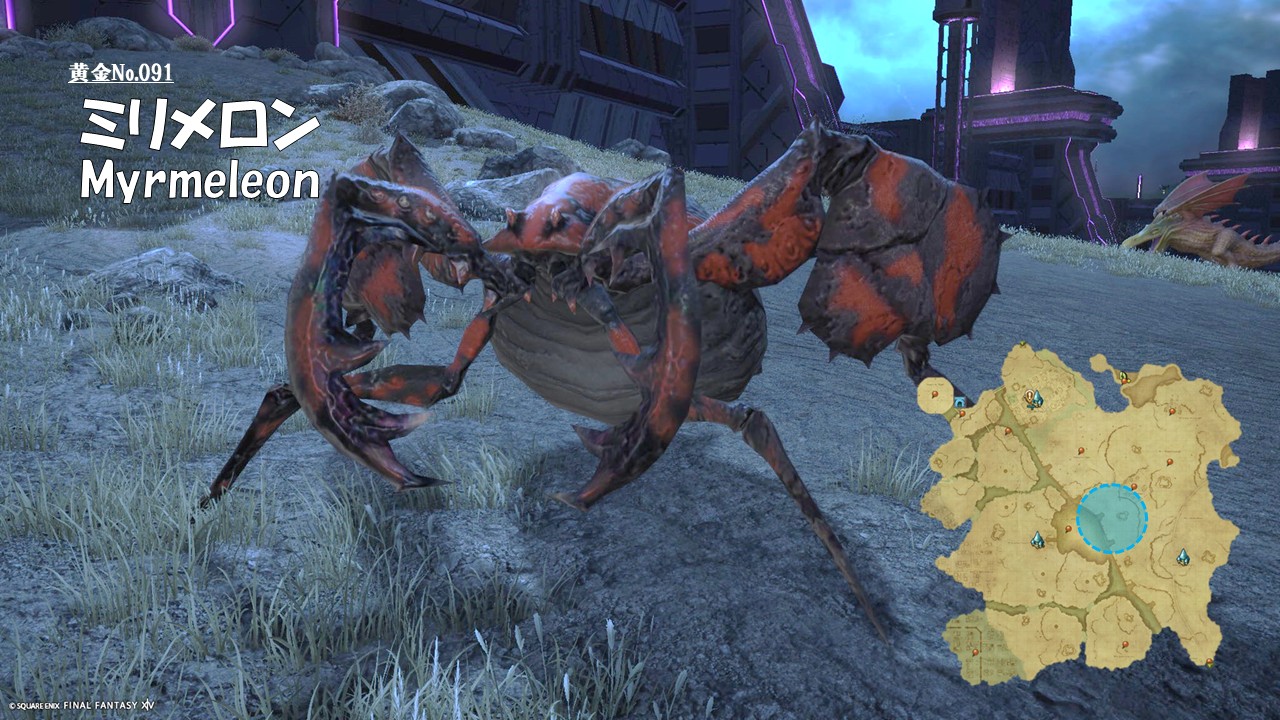Click the small blue gate icon on map
The image size is (1280, 720).
[x=960, y=402]
